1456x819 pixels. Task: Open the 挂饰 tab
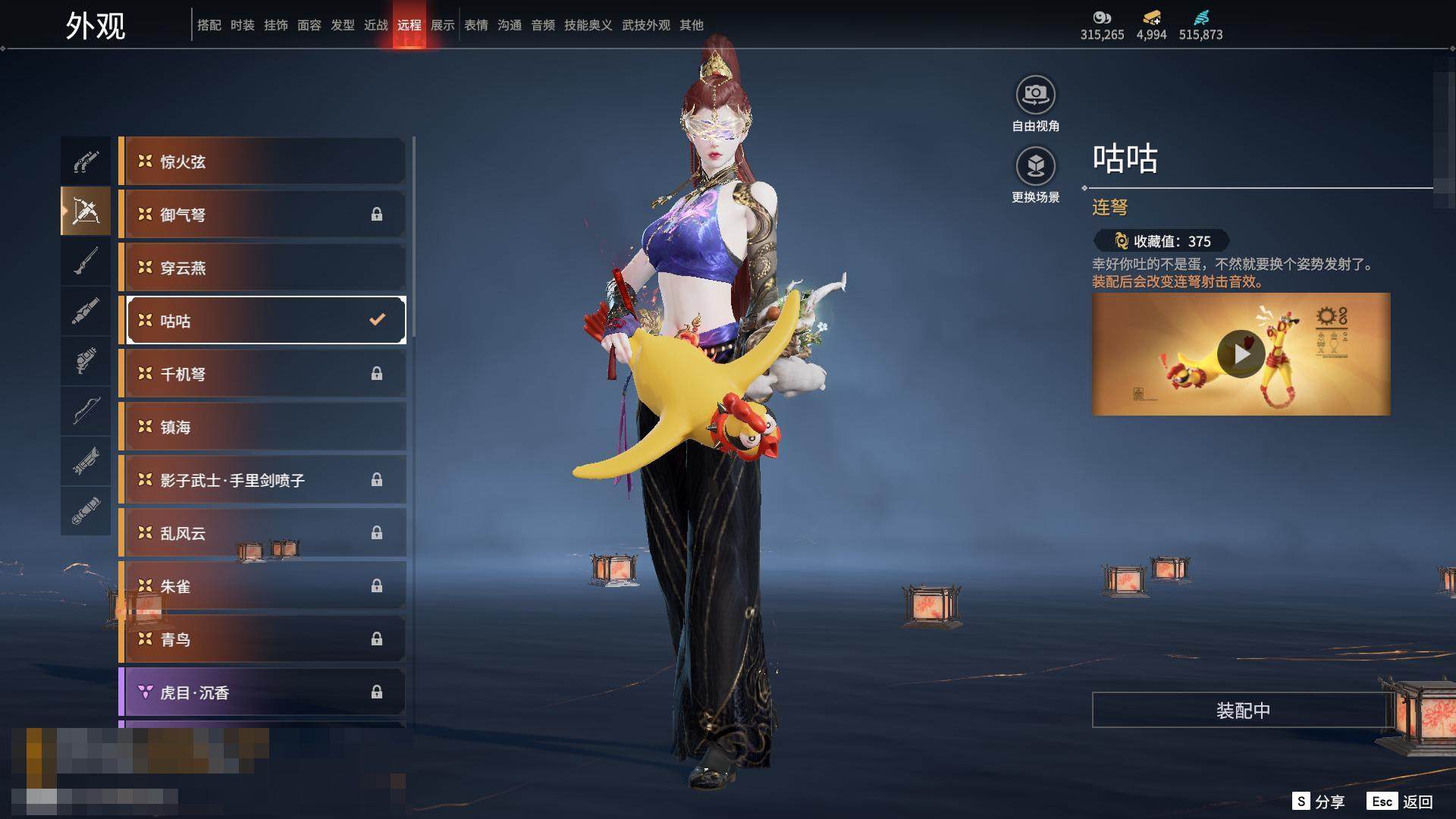tap(276, 25)
